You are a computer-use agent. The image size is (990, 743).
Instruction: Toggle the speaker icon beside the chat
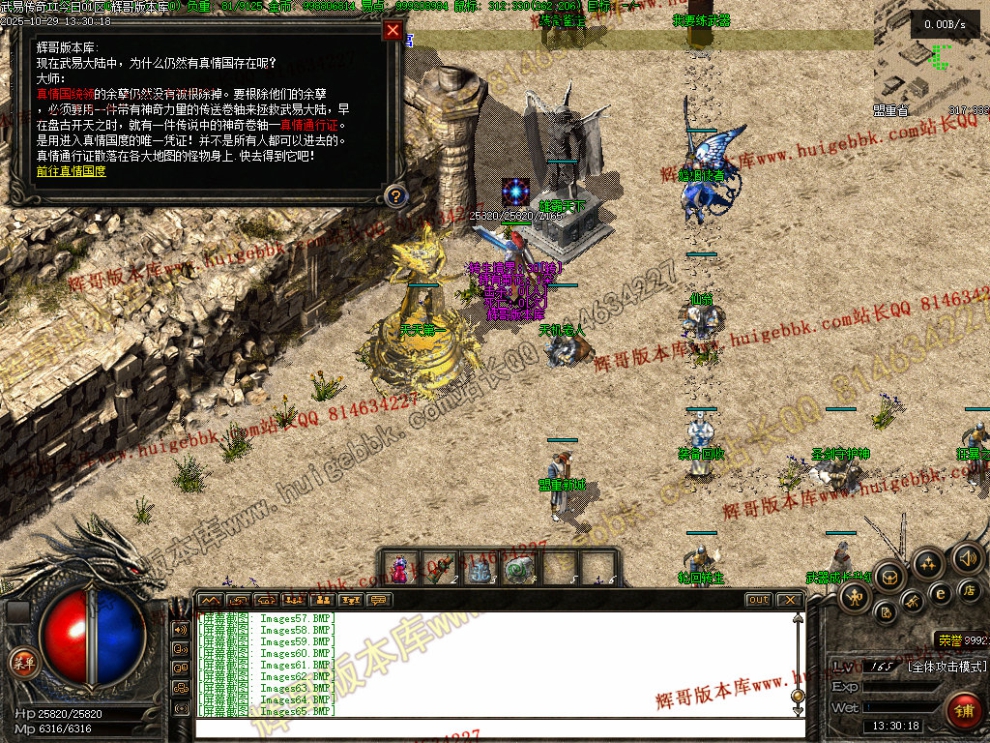pyautogui.click(x=181, y=630)
